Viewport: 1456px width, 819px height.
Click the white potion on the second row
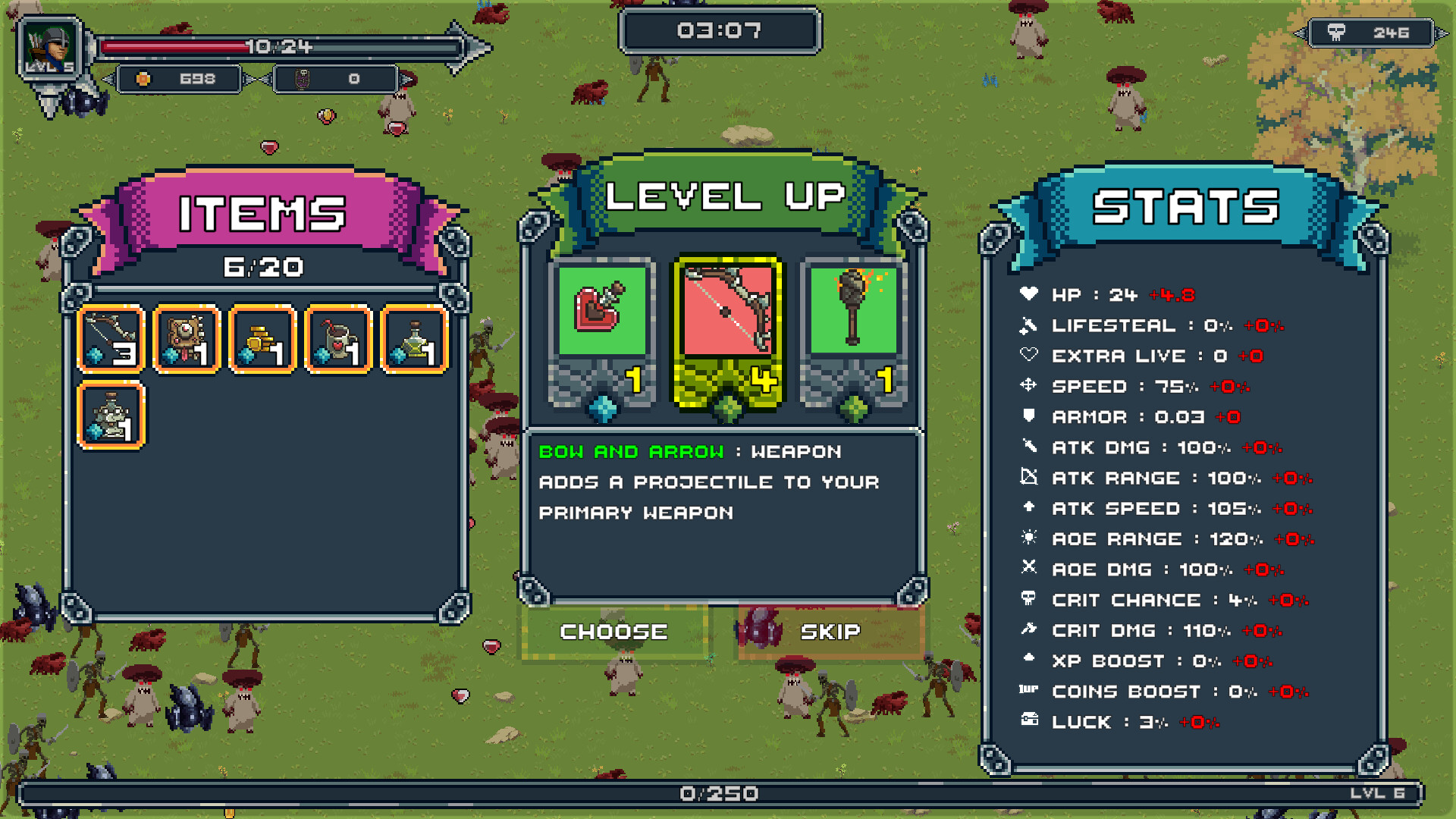coord(111,413)
